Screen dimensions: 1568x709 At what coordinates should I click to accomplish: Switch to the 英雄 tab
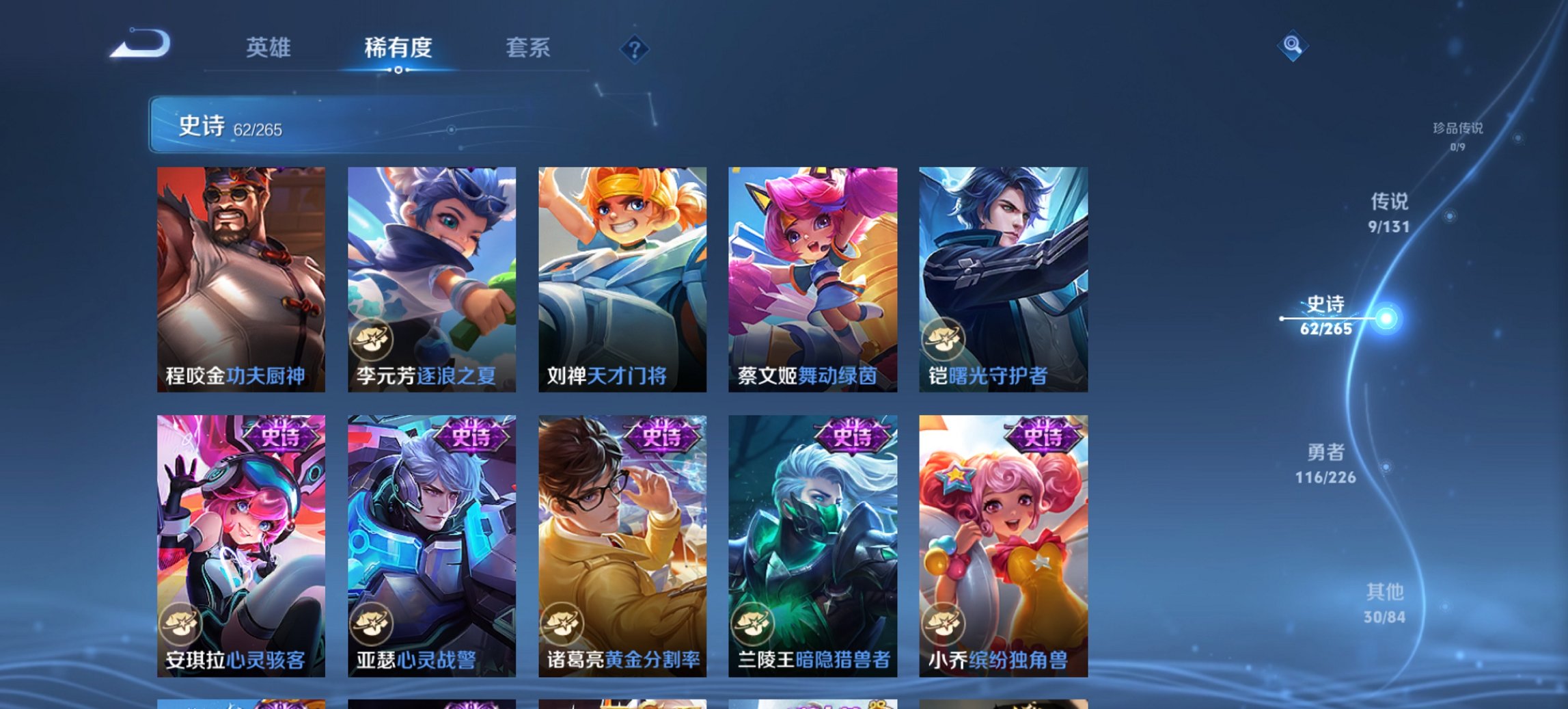[270, 48]
